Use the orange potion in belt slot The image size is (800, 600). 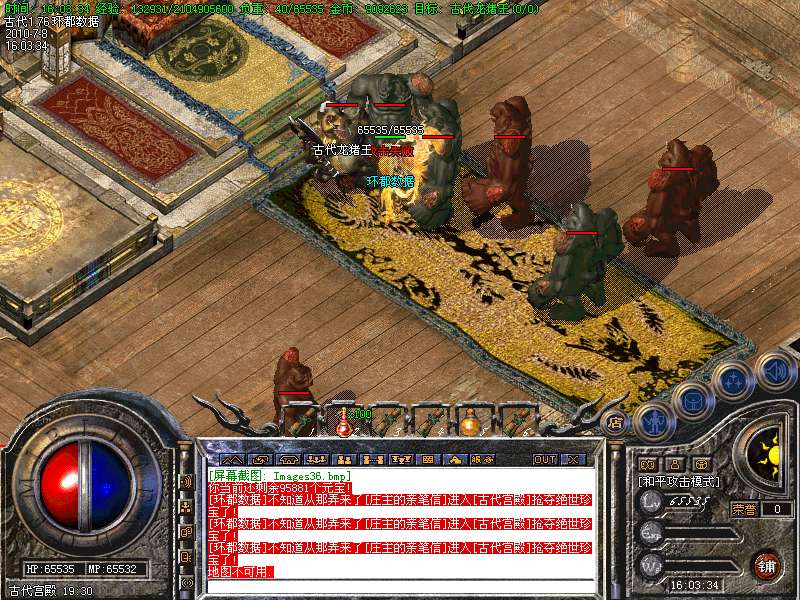(x=468, y=422)
